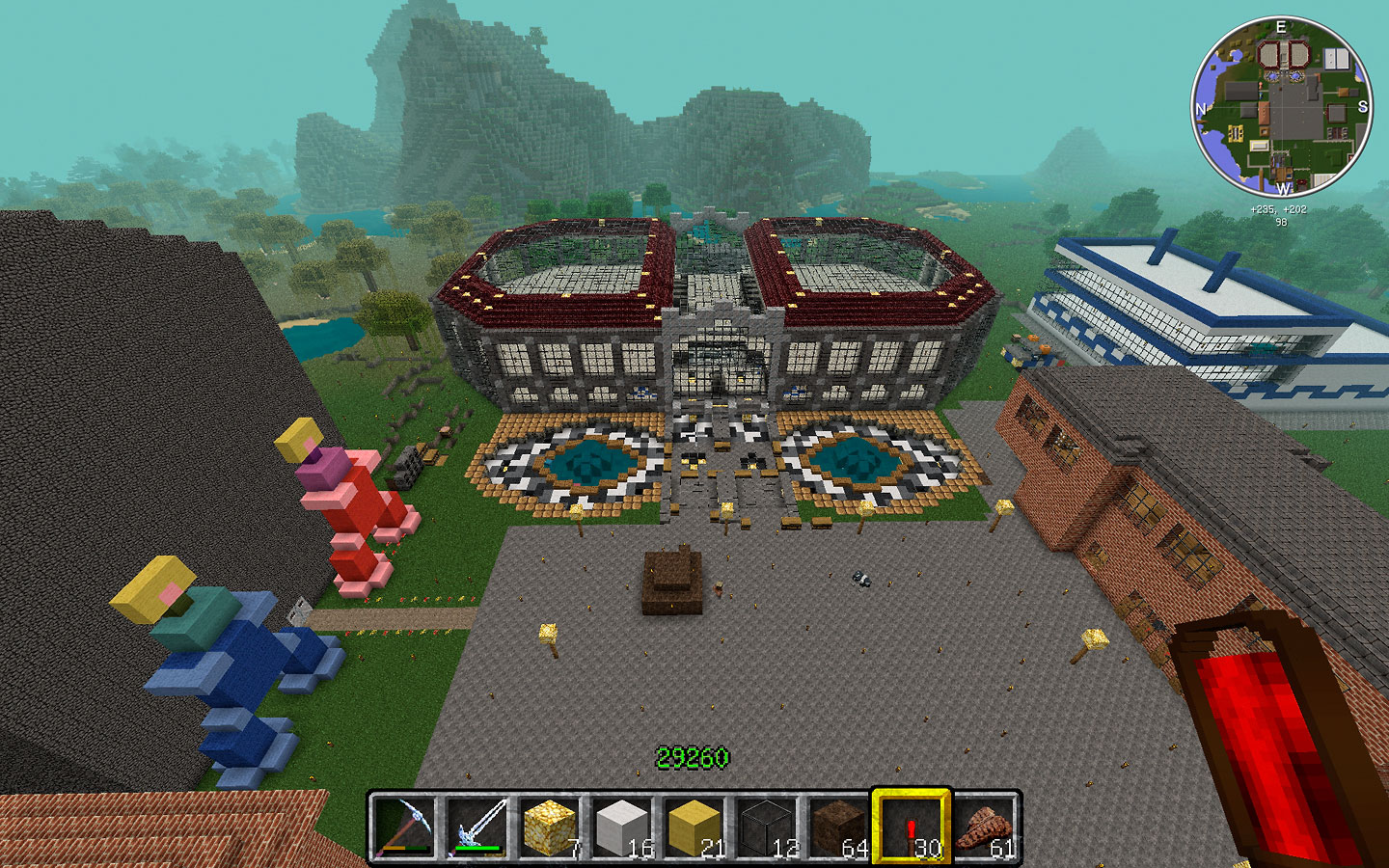This screenshot has height=868, width=1389.
Task: Choose the brown dirt block stack
Action: [838, 827]
